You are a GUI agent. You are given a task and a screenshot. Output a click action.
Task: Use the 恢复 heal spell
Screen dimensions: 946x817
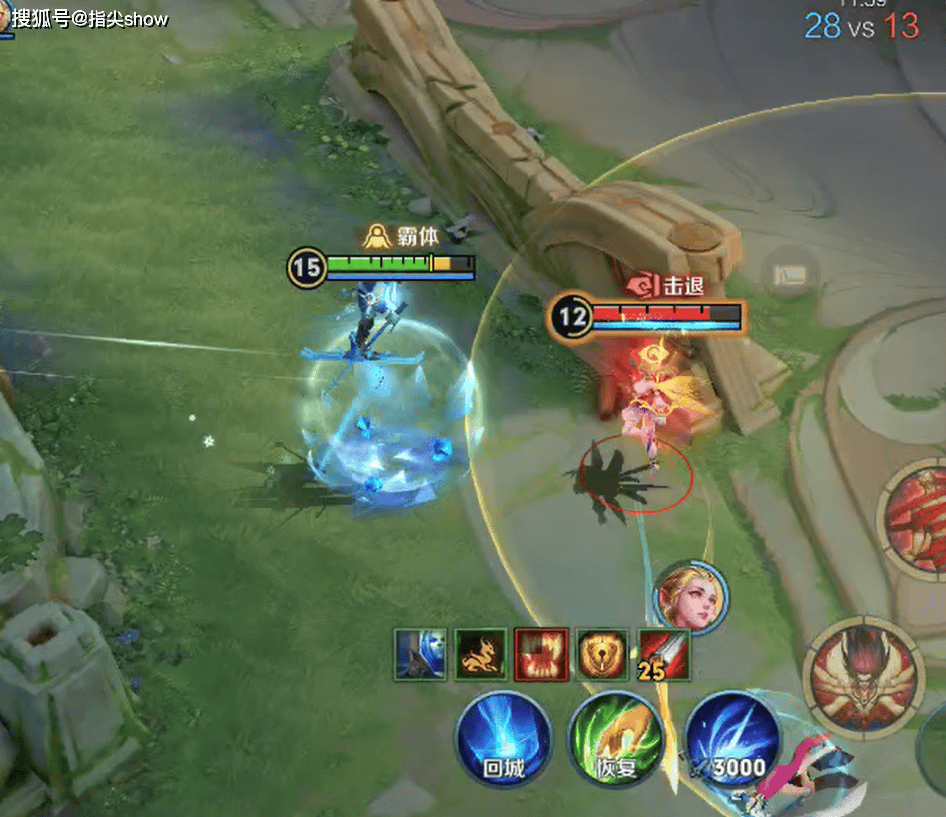click(x=615, y=739)
